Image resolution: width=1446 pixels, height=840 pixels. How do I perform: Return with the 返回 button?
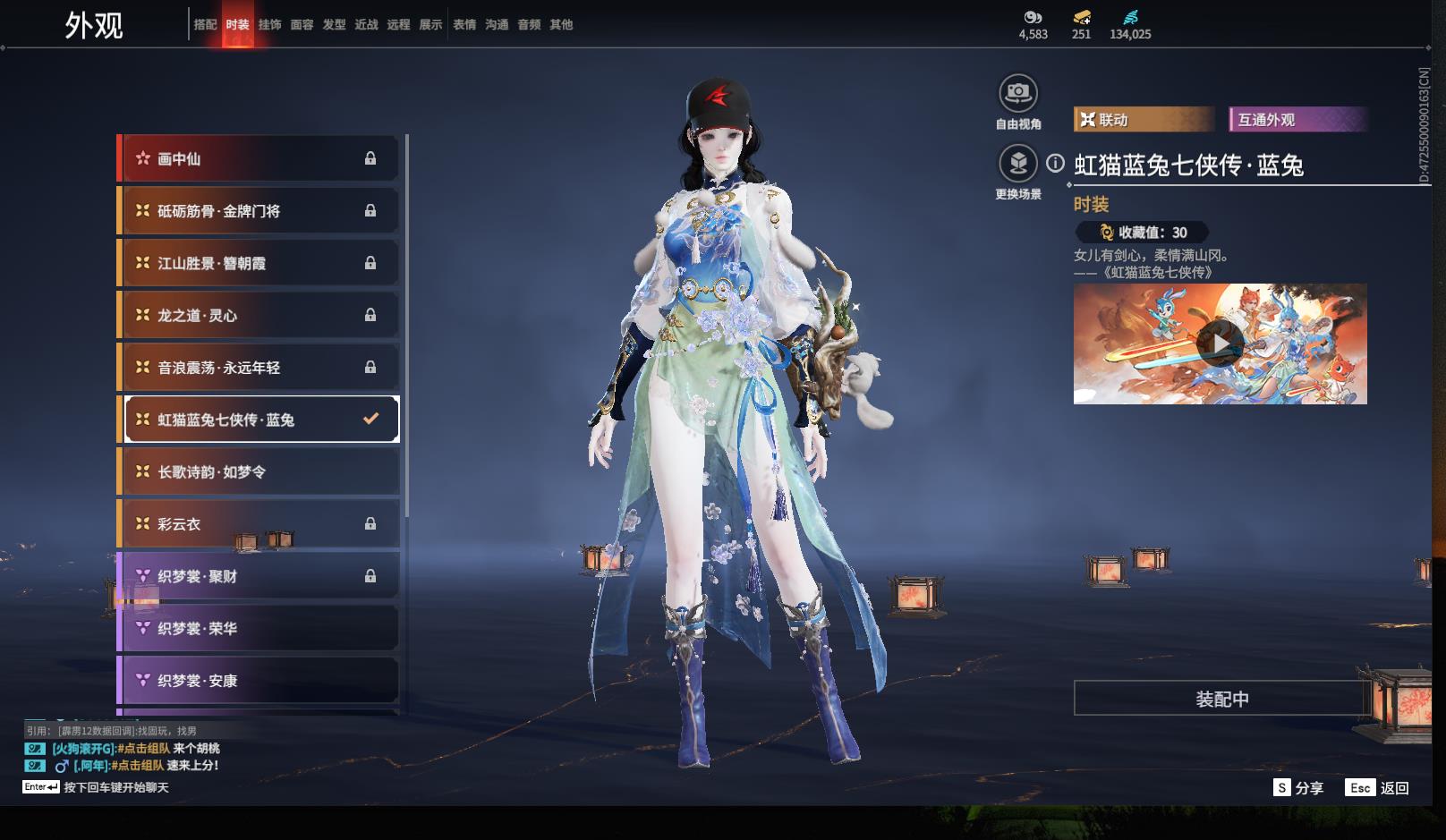point(1378,788)
